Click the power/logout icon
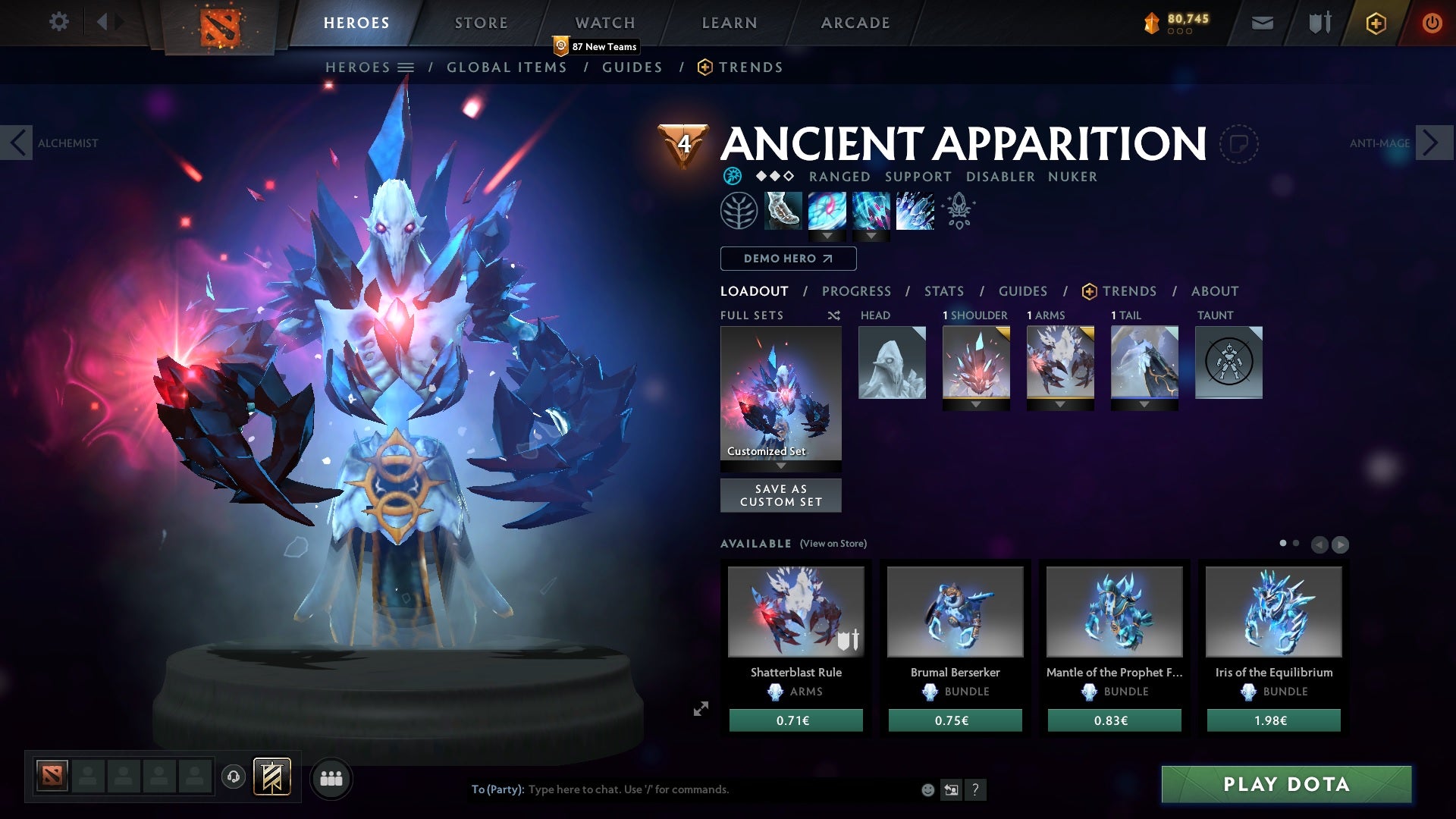Image resolution: width=1456 pixels, height=819 pixels. pyautogui.click(x=1432, y=22)
